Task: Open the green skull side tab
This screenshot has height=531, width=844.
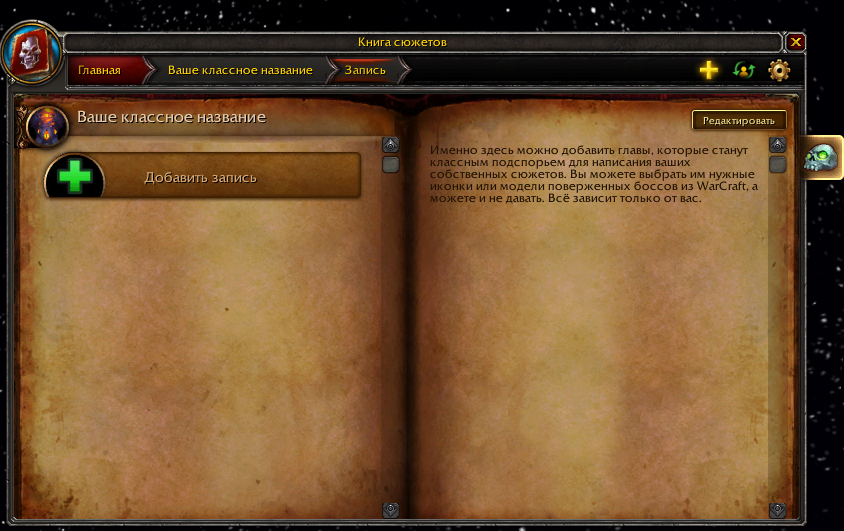Action: [x=822, y=158]
